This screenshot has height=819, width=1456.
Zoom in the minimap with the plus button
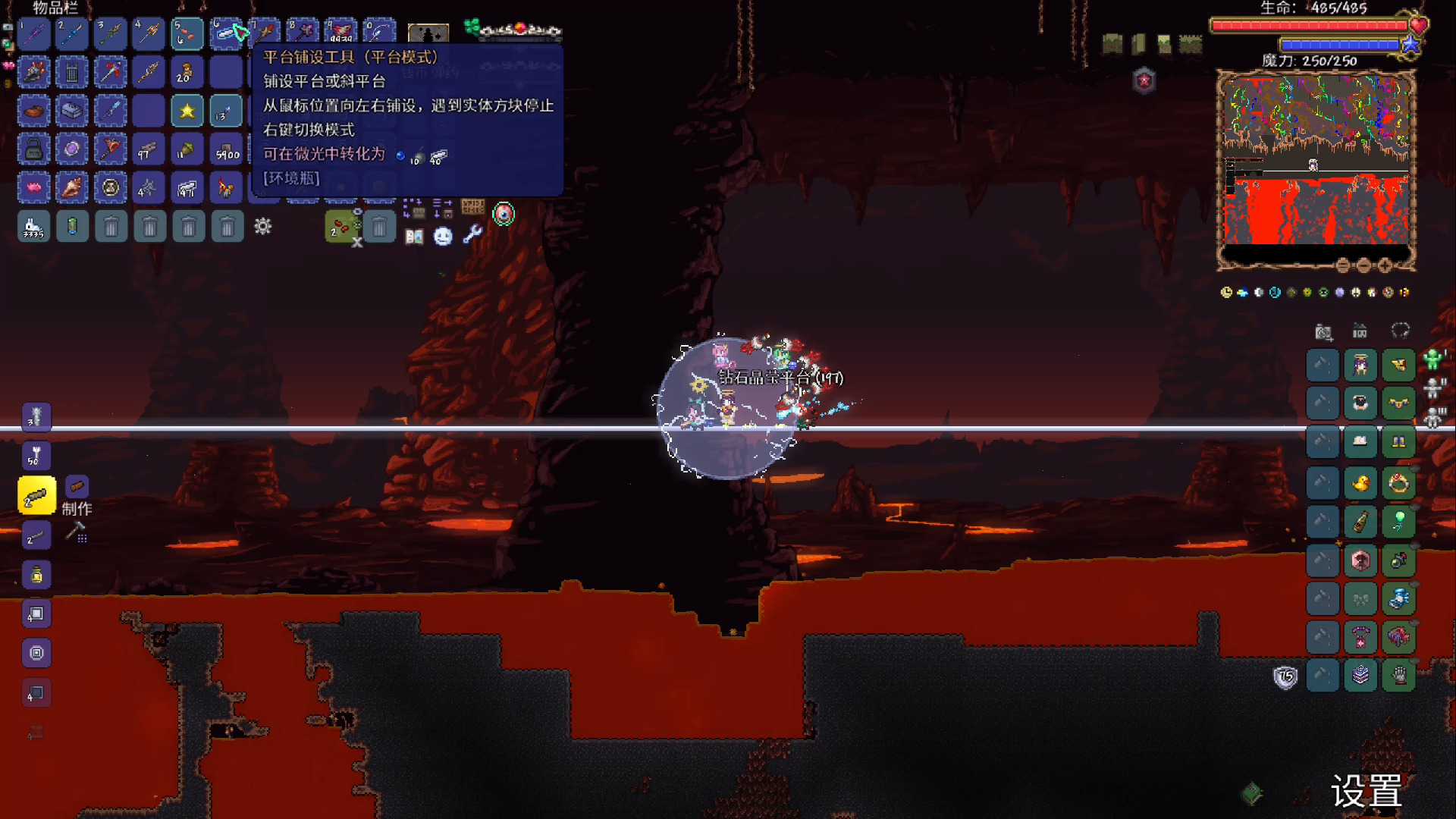(1385, 265)
